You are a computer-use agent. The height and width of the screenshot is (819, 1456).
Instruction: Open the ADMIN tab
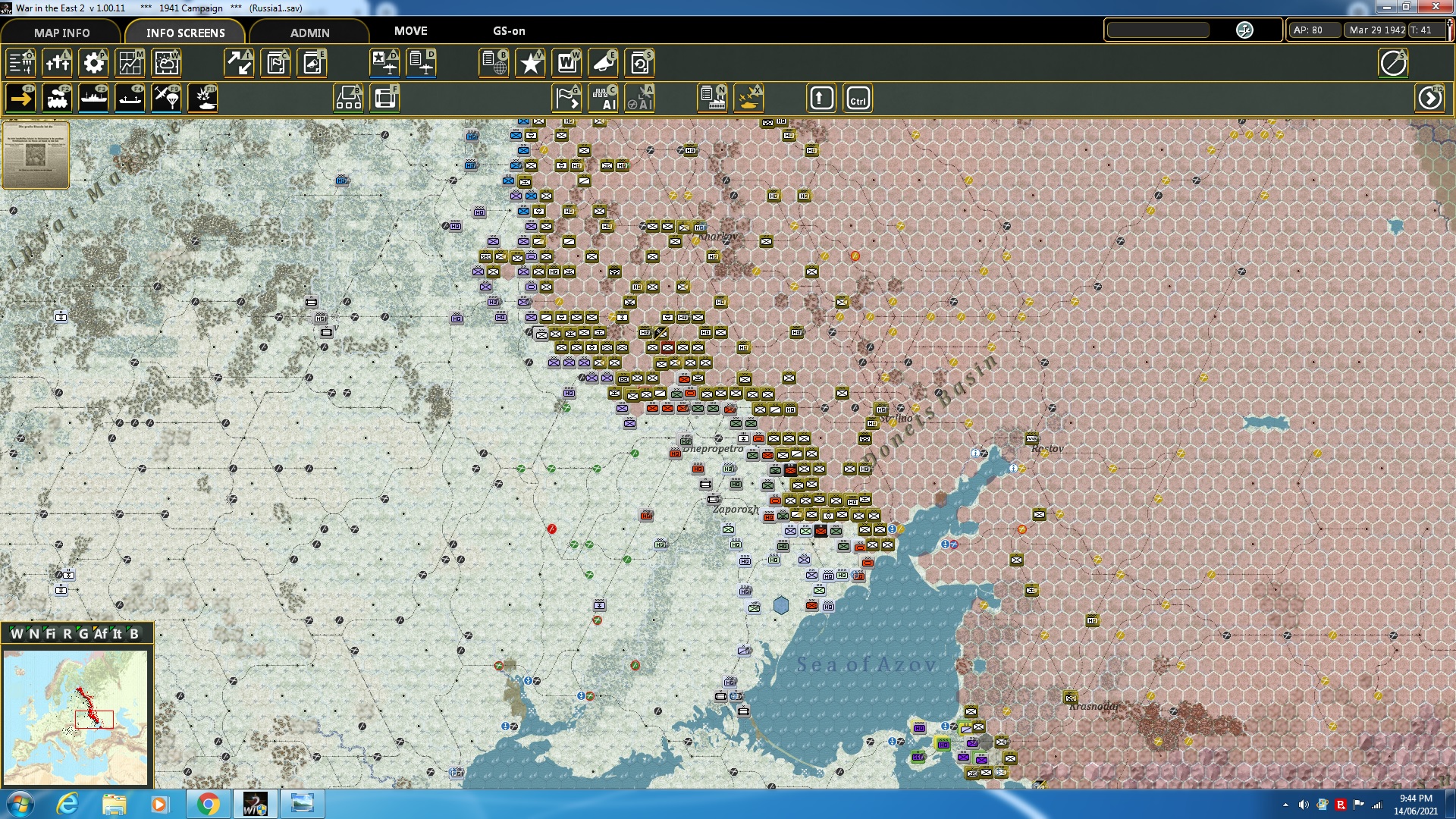click(311, 33)
